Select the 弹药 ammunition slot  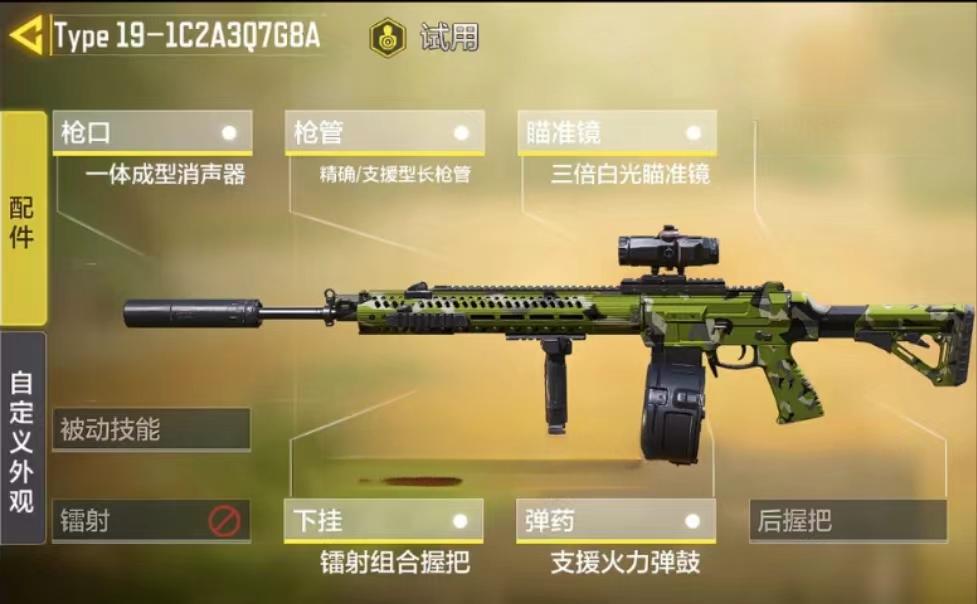click(x=616, y=521)
